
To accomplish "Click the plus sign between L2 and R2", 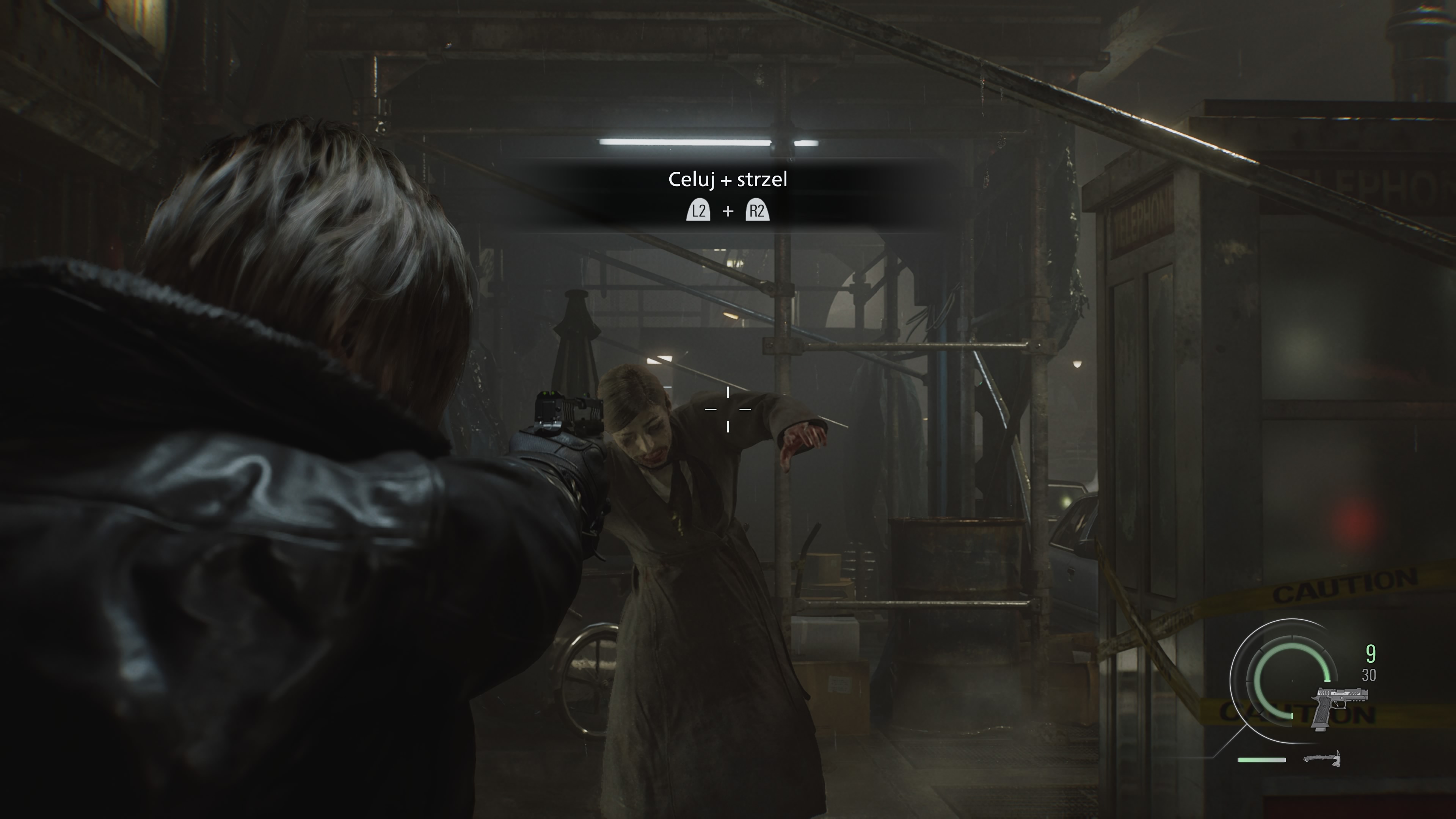I will tap(728, 212).
